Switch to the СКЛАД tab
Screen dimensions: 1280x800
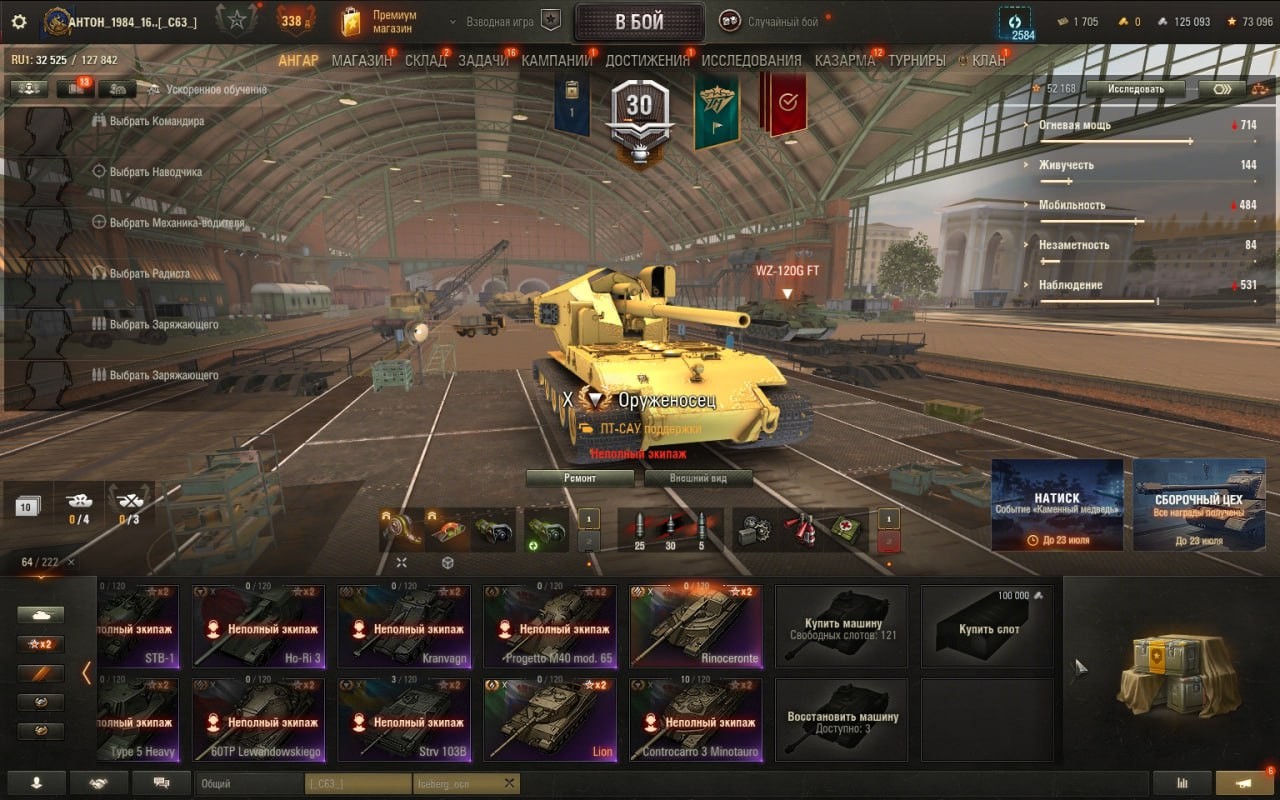[426, 60]
